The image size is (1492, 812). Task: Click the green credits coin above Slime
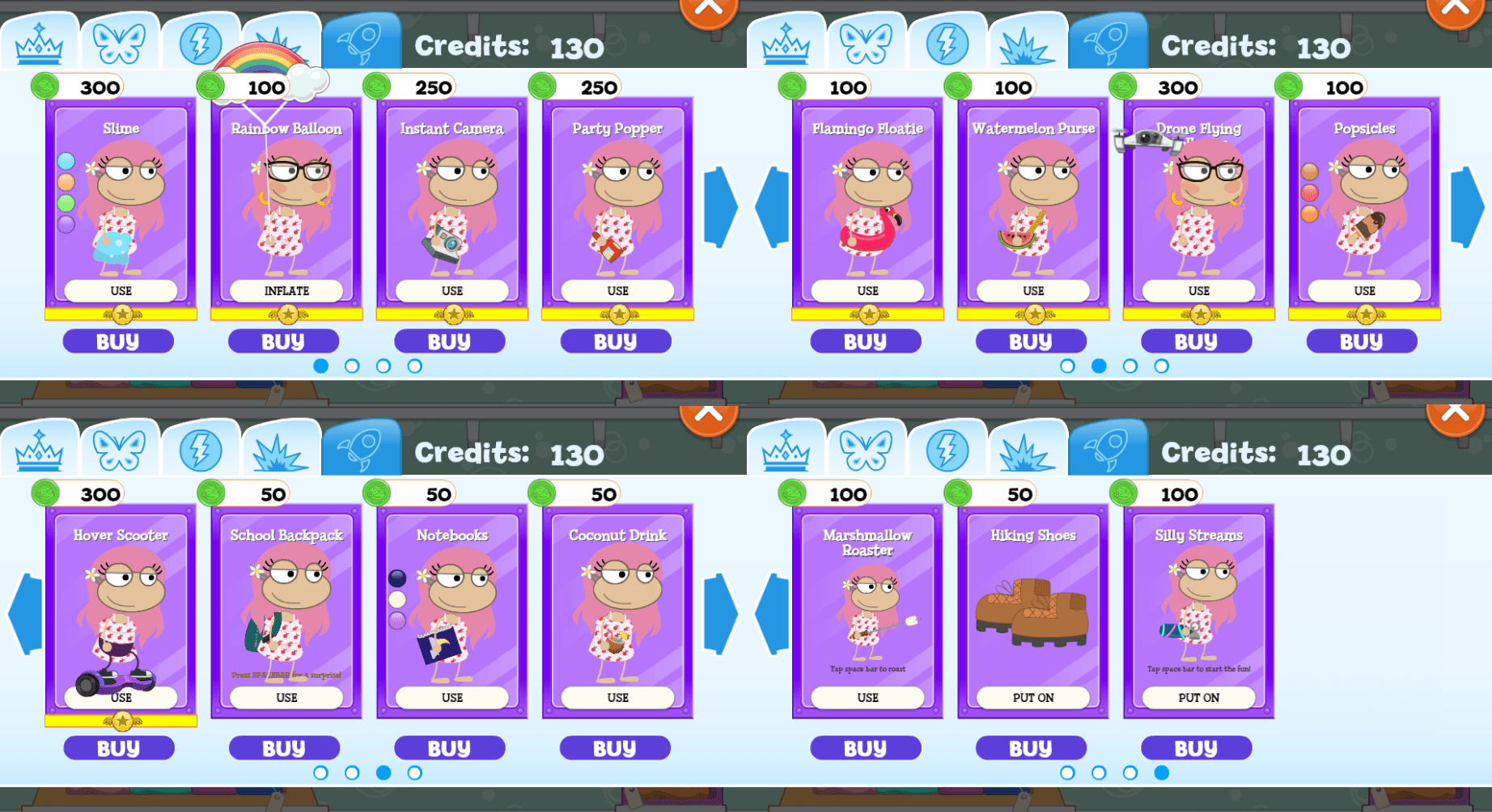45,87
